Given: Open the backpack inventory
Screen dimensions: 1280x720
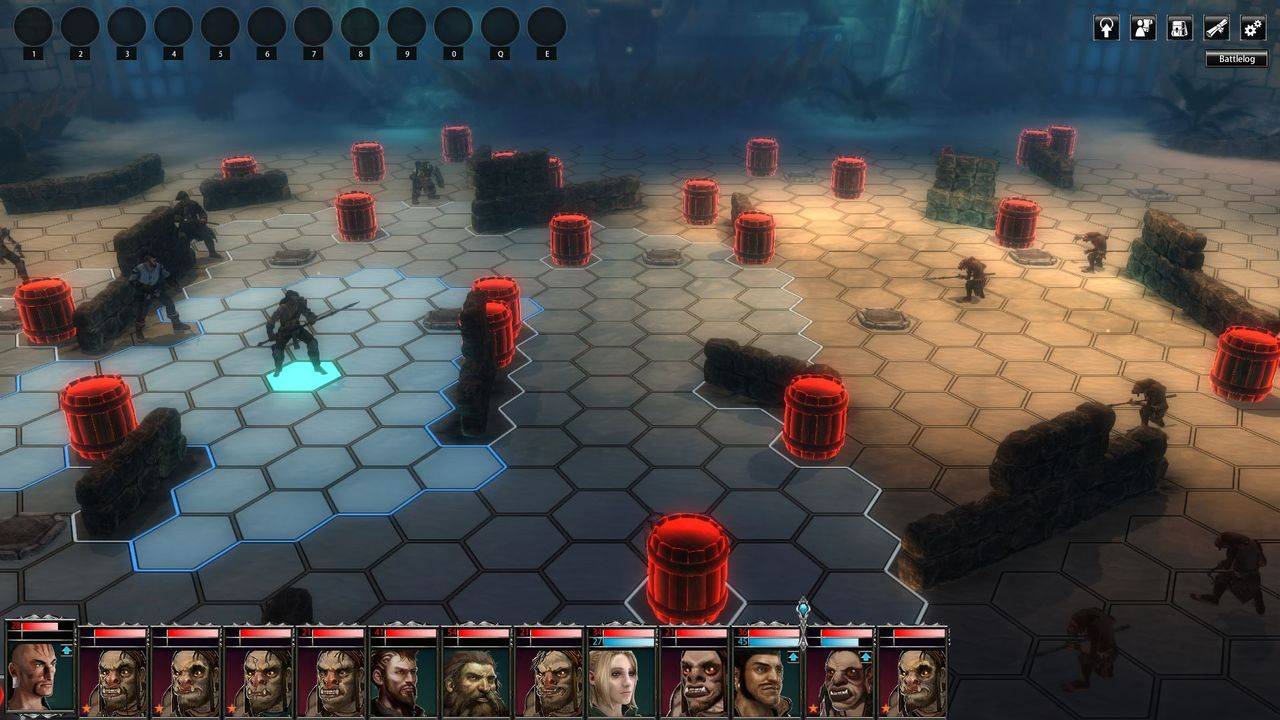Looking at the screenshot, I should 1180,28.
